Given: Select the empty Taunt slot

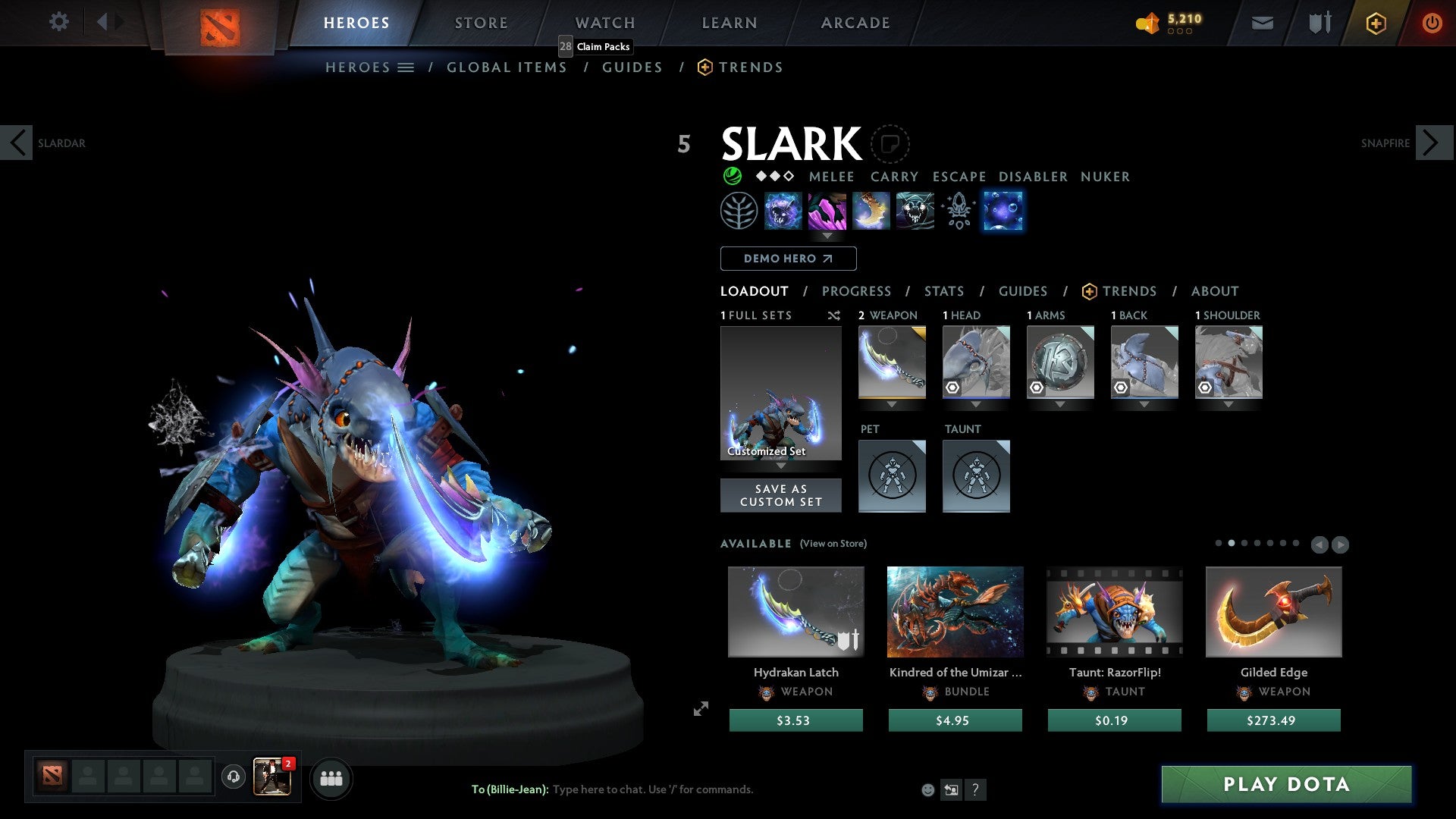Looking at the screenshot, I should [976, 476].
